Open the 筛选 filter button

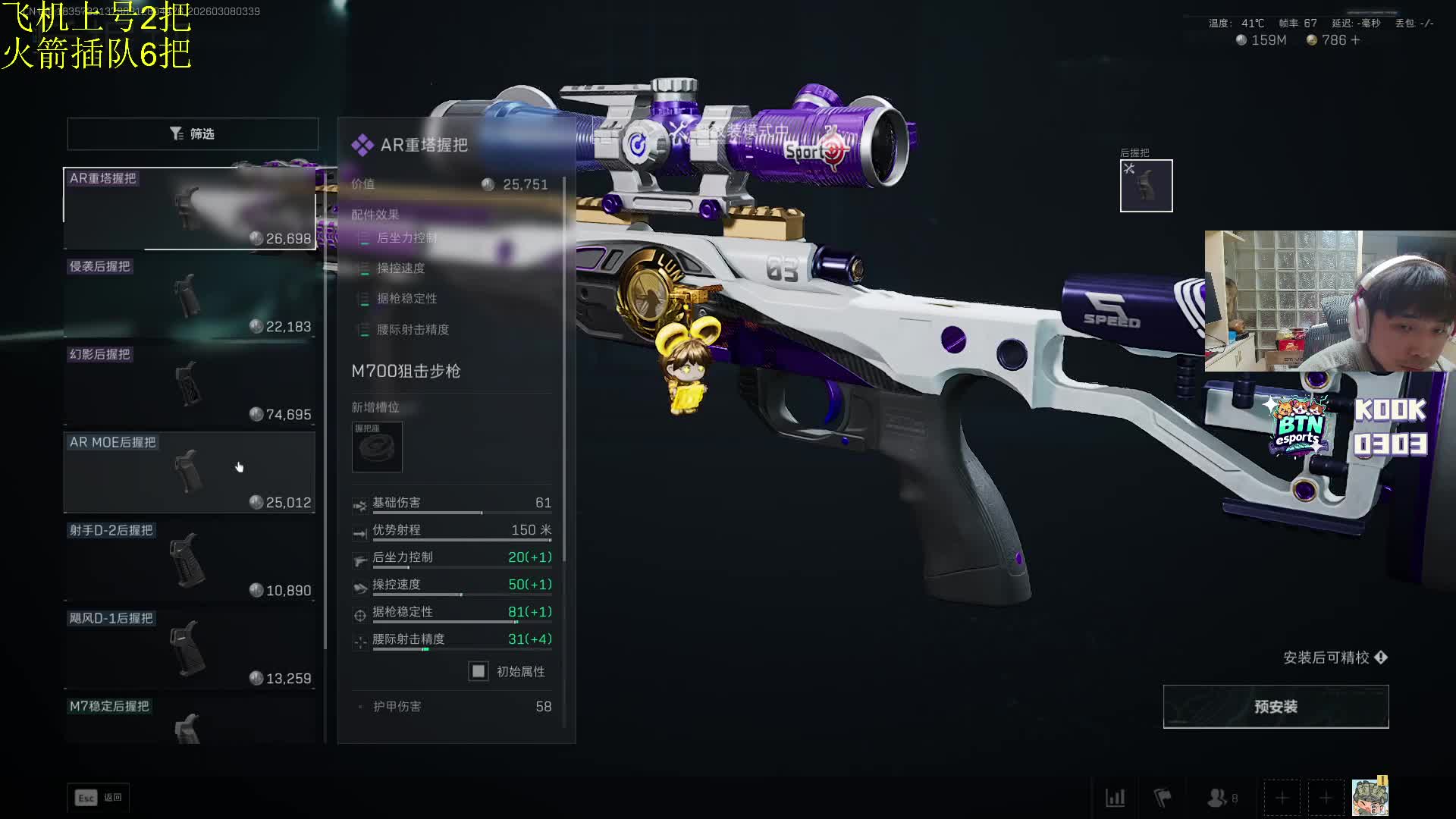(193, 133)
